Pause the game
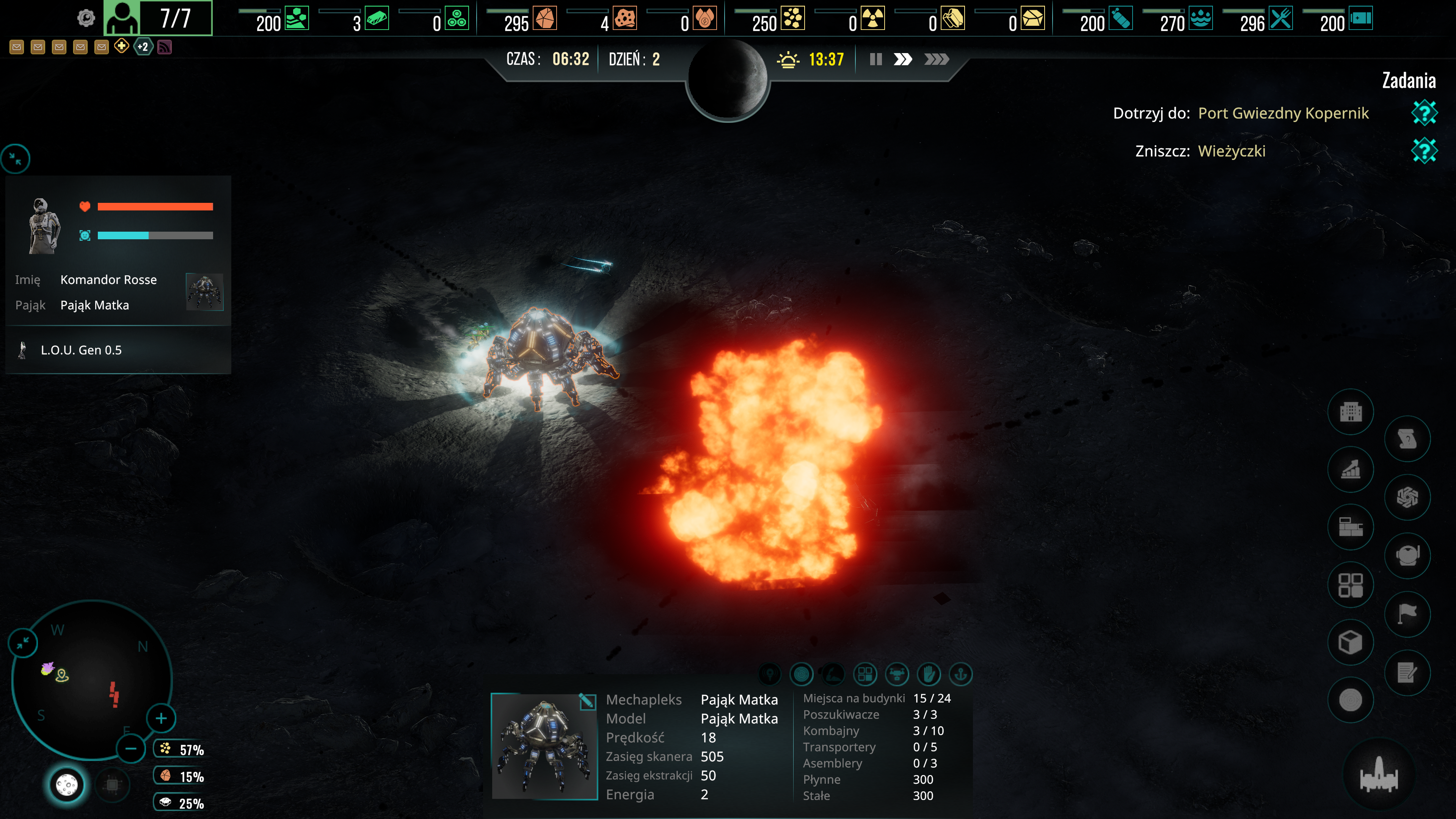The width and height of the screenshot is (1456, 819). (x=875, y=60)
